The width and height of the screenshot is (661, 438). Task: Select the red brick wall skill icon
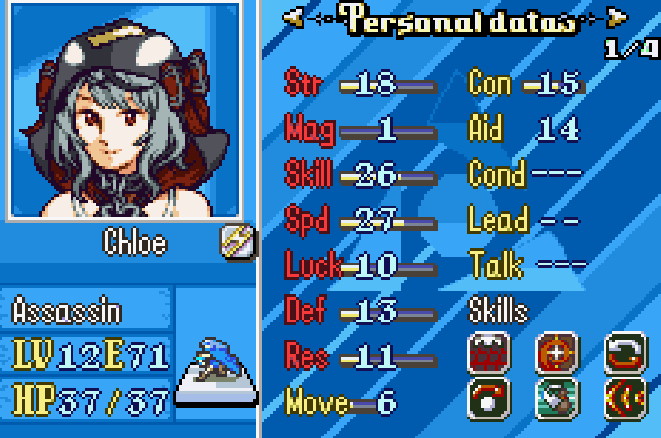[489, 353]
